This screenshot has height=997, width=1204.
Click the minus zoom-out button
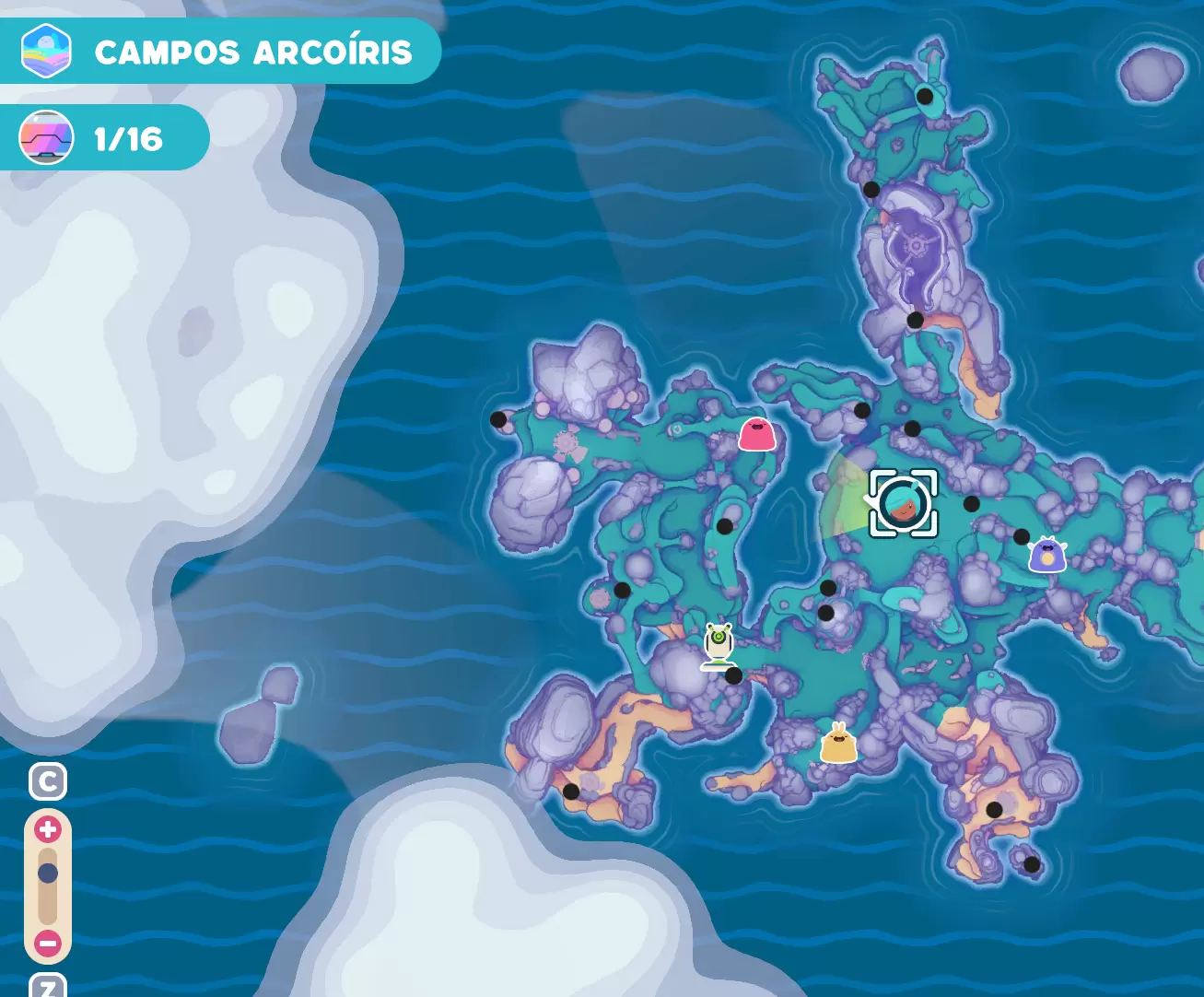(48, 944)
